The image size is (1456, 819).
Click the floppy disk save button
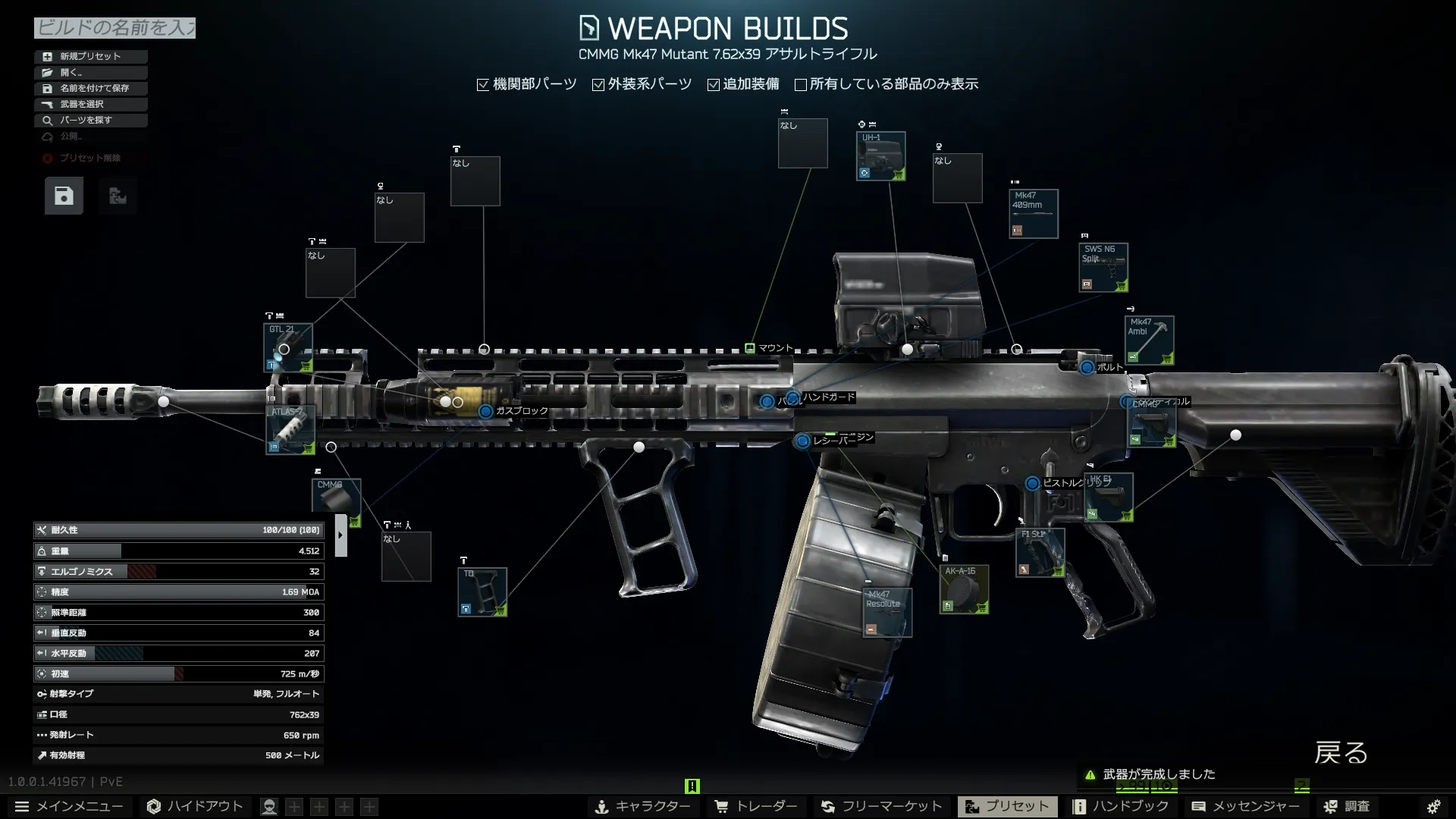(64, 196)
